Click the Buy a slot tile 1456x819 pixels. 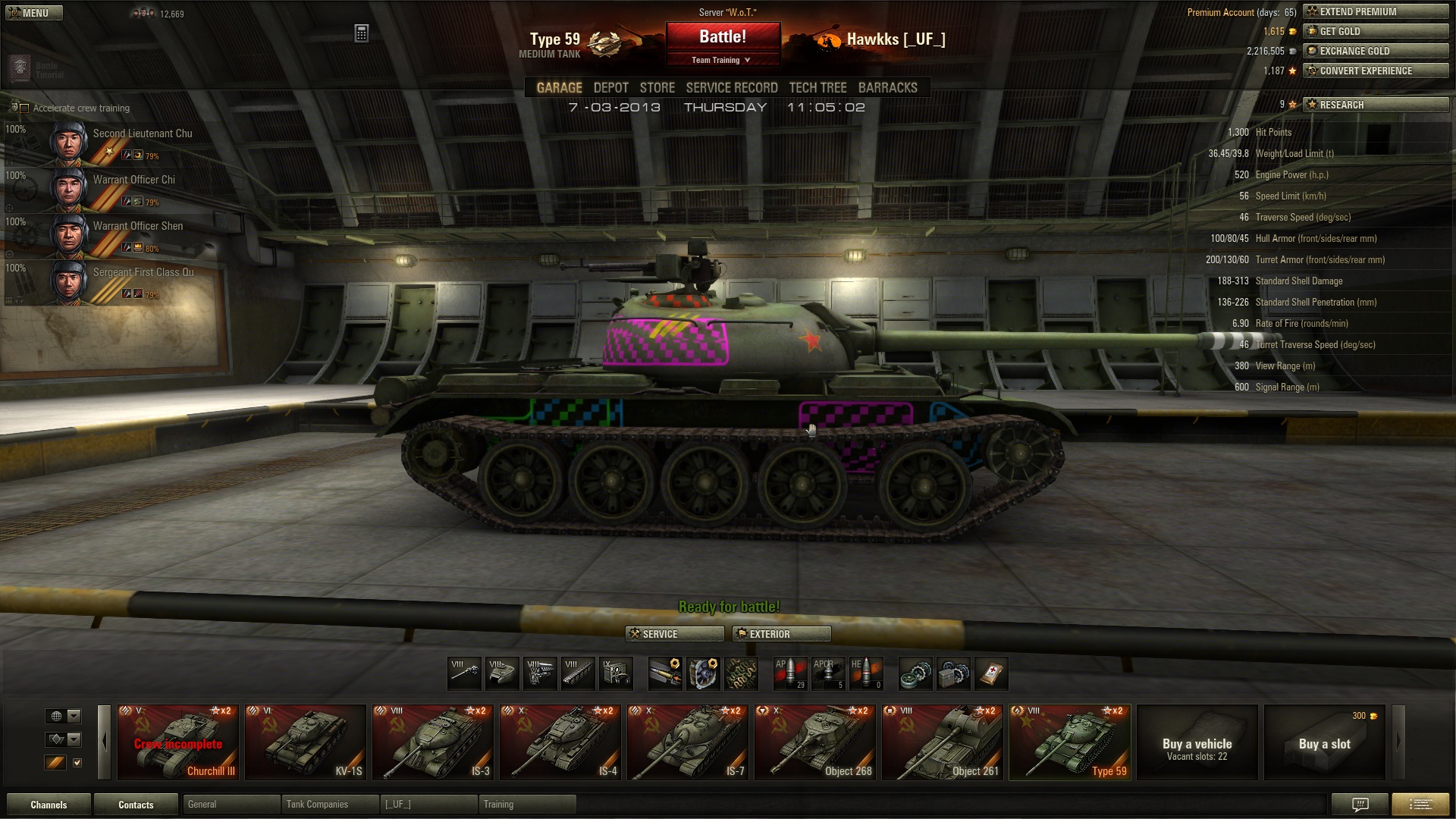coord(1324,742)
